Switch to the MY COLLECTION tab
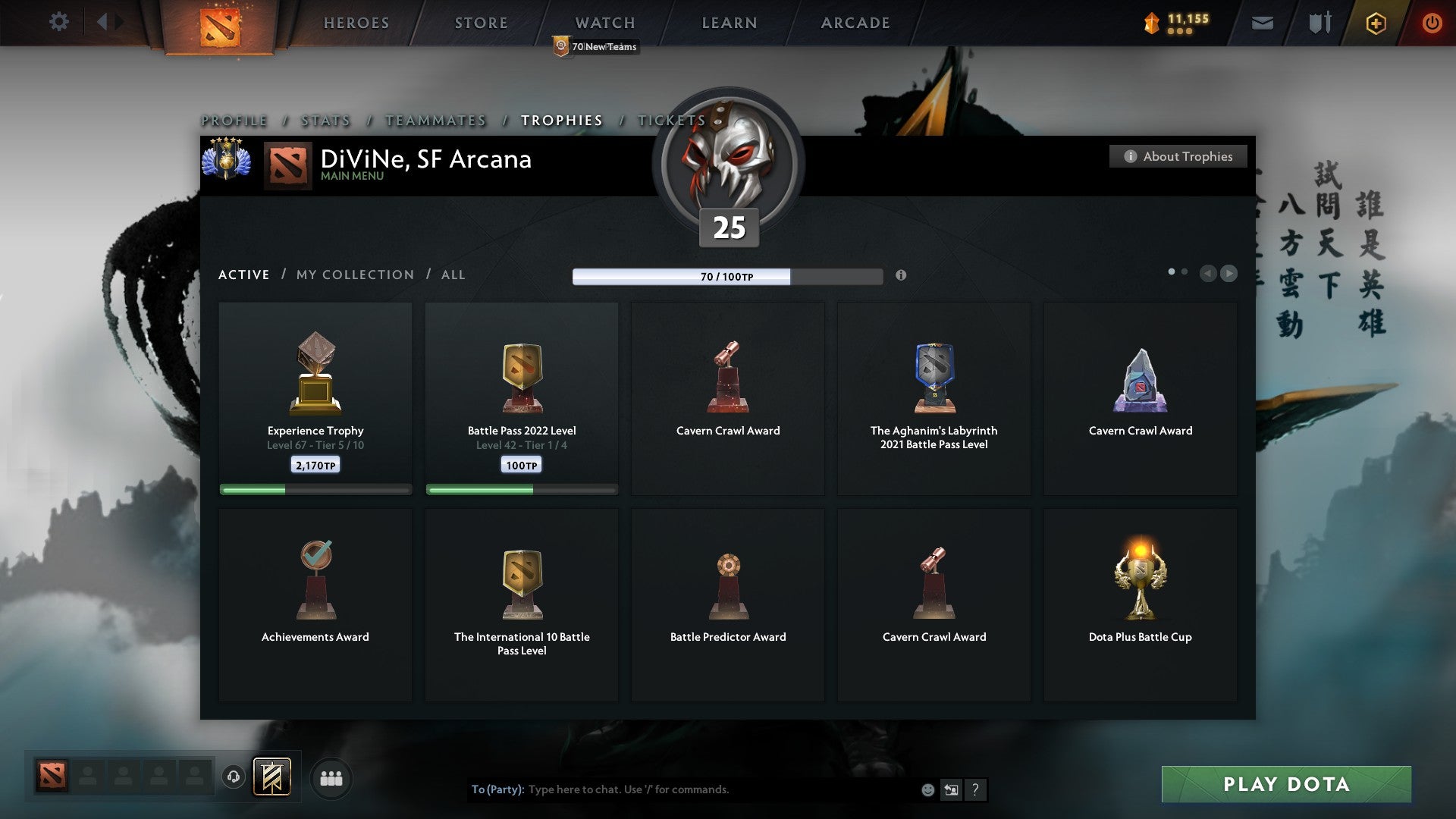The height and width of the screenshot is (819, 1456). (353, 275)
